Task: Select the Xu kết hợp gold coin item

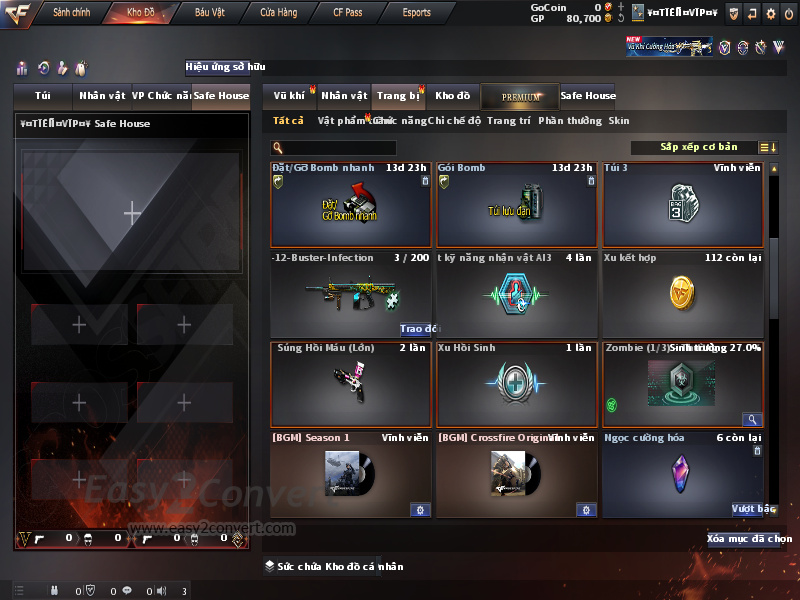Action: pos(682,293)
